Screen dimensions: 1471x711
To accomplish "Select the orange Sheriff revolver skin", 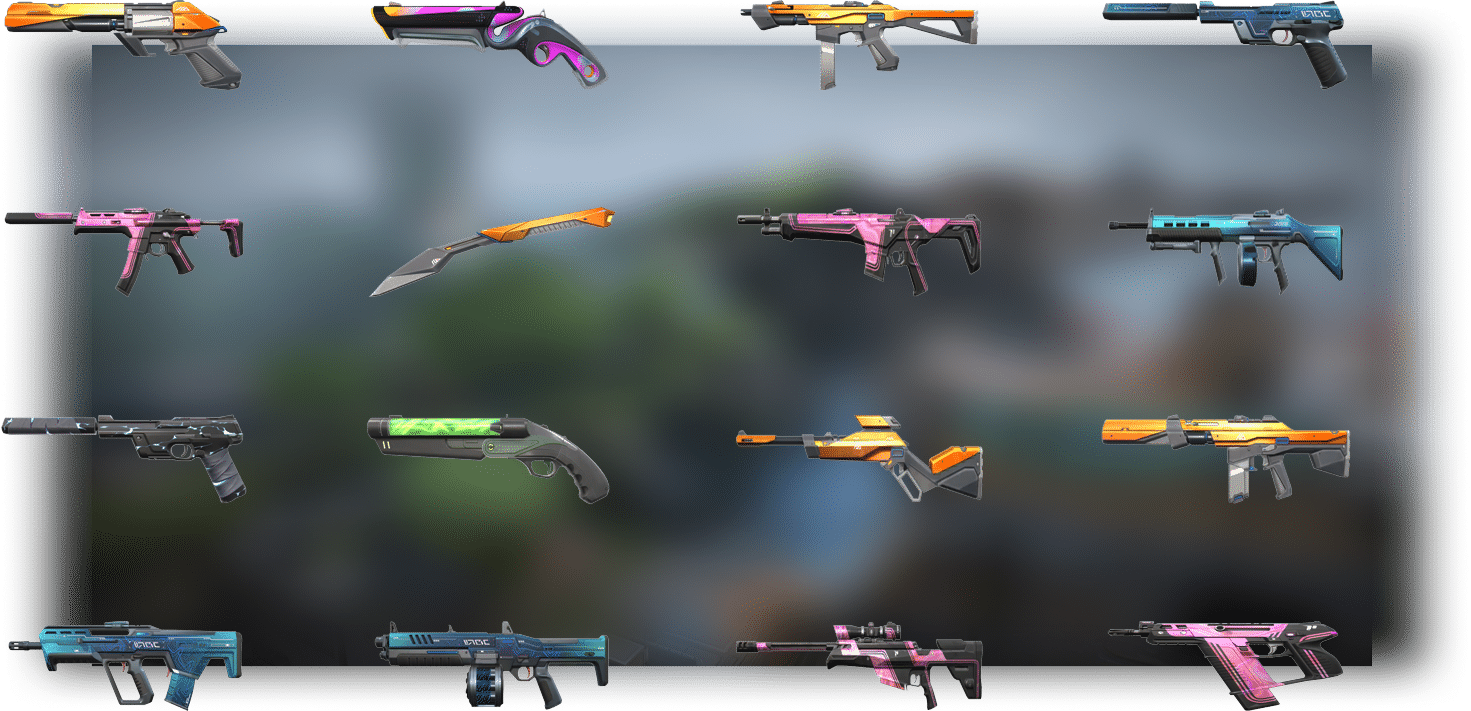I will [125, 40].
